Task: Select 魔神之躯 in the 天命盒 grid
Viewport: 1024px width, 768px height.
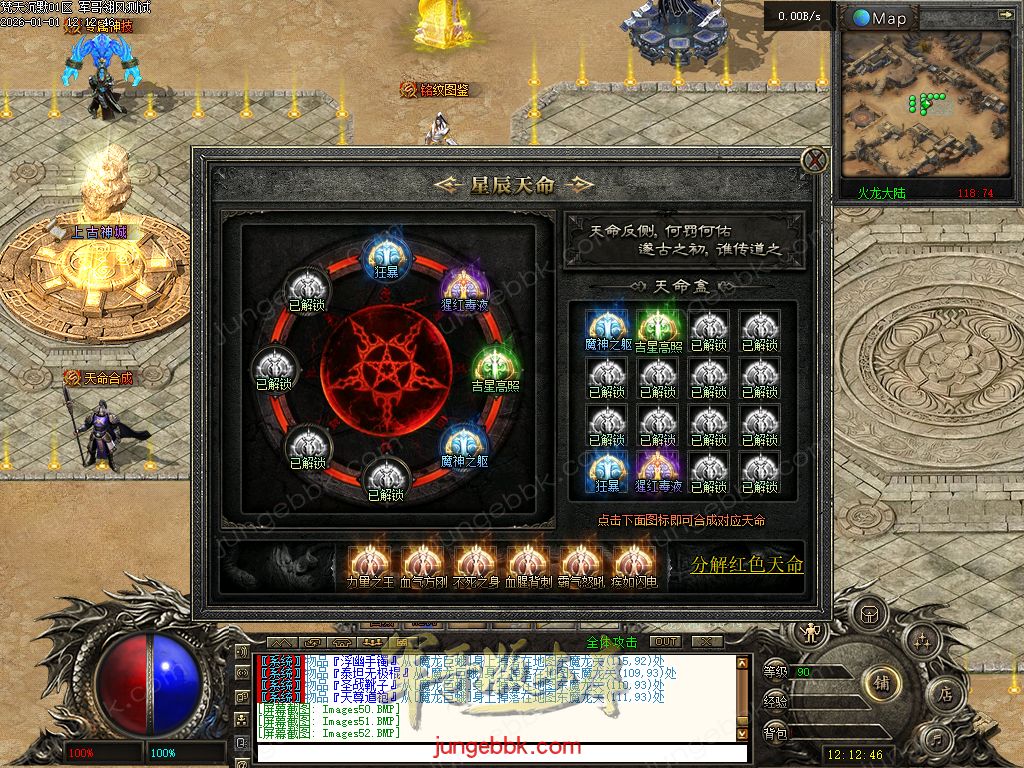Action: coord(607,328)
